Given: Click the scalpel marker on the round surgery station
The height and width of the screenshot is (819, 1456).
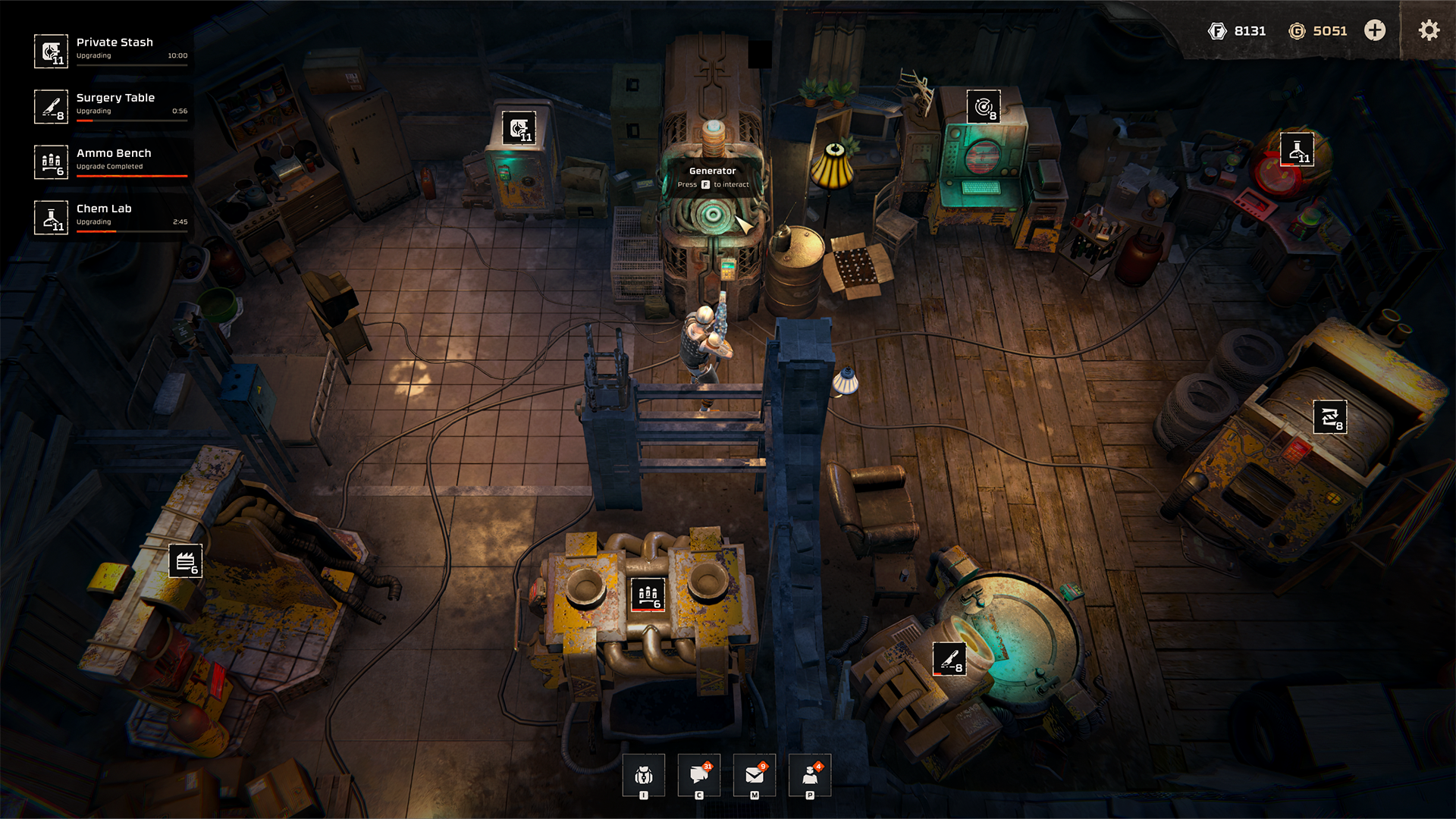Looking at the screenshot, I should [949, 658].
